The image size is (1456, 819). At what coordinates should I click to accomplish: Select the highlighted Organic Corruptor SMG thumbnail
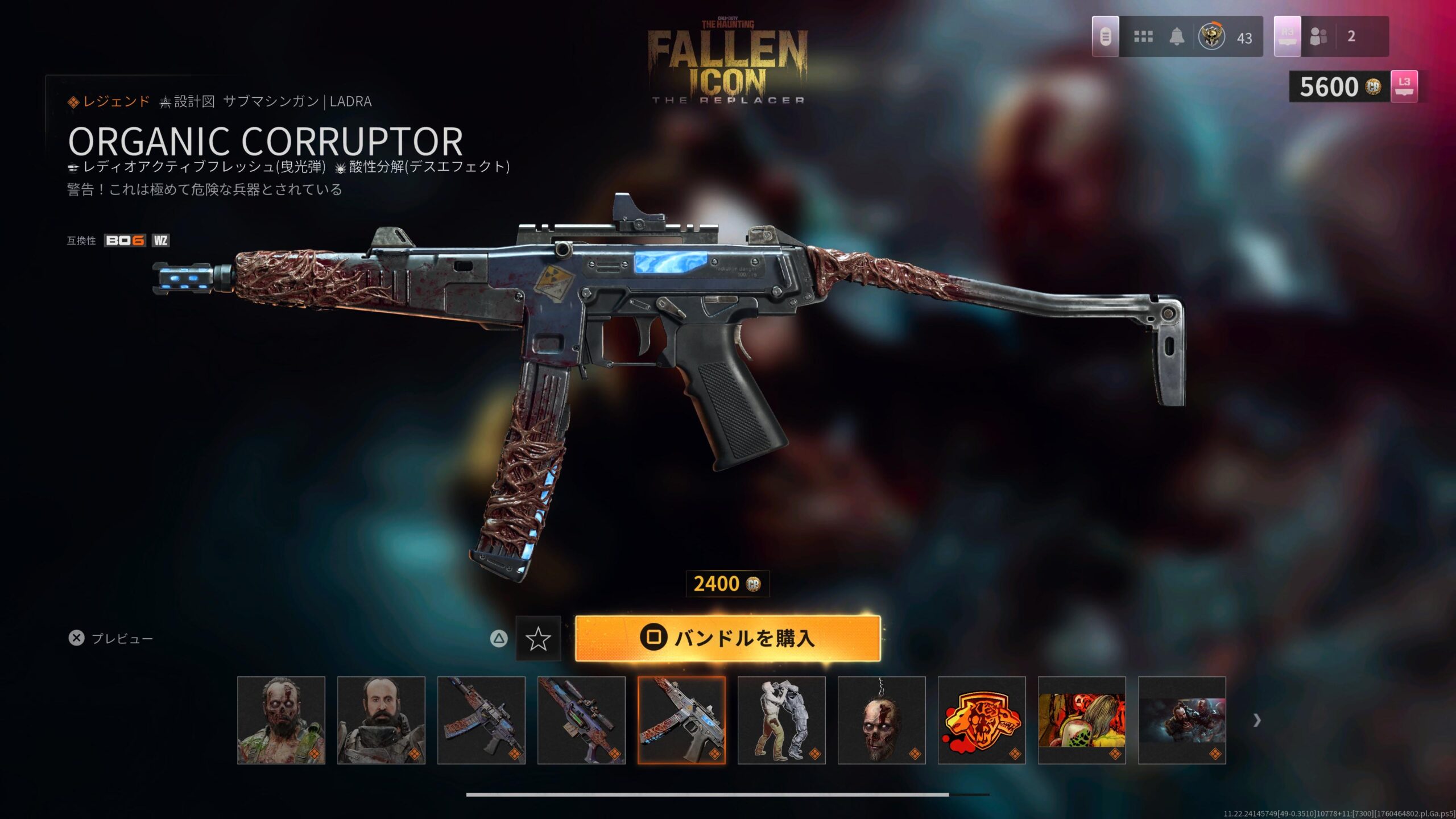(681, 720)
